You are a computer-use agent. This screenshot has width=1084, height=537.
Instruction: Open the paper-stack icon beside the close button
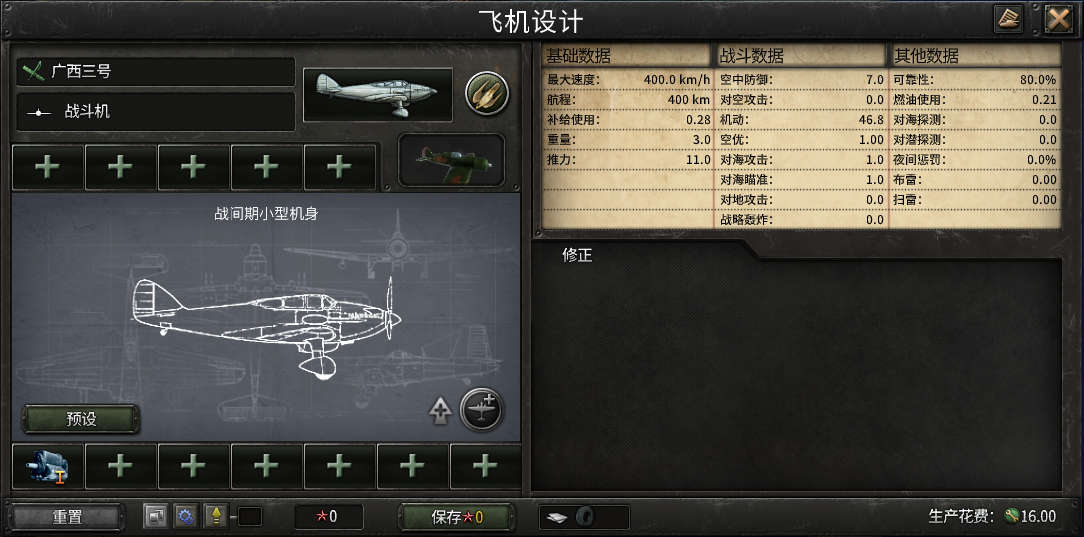click(1008, 18)
